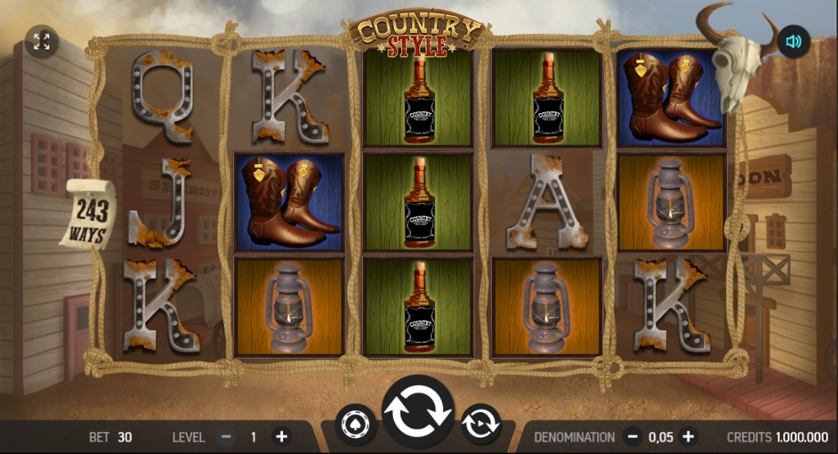Decrease the bet level with minus
838x454 pixels.
(226, 437)
